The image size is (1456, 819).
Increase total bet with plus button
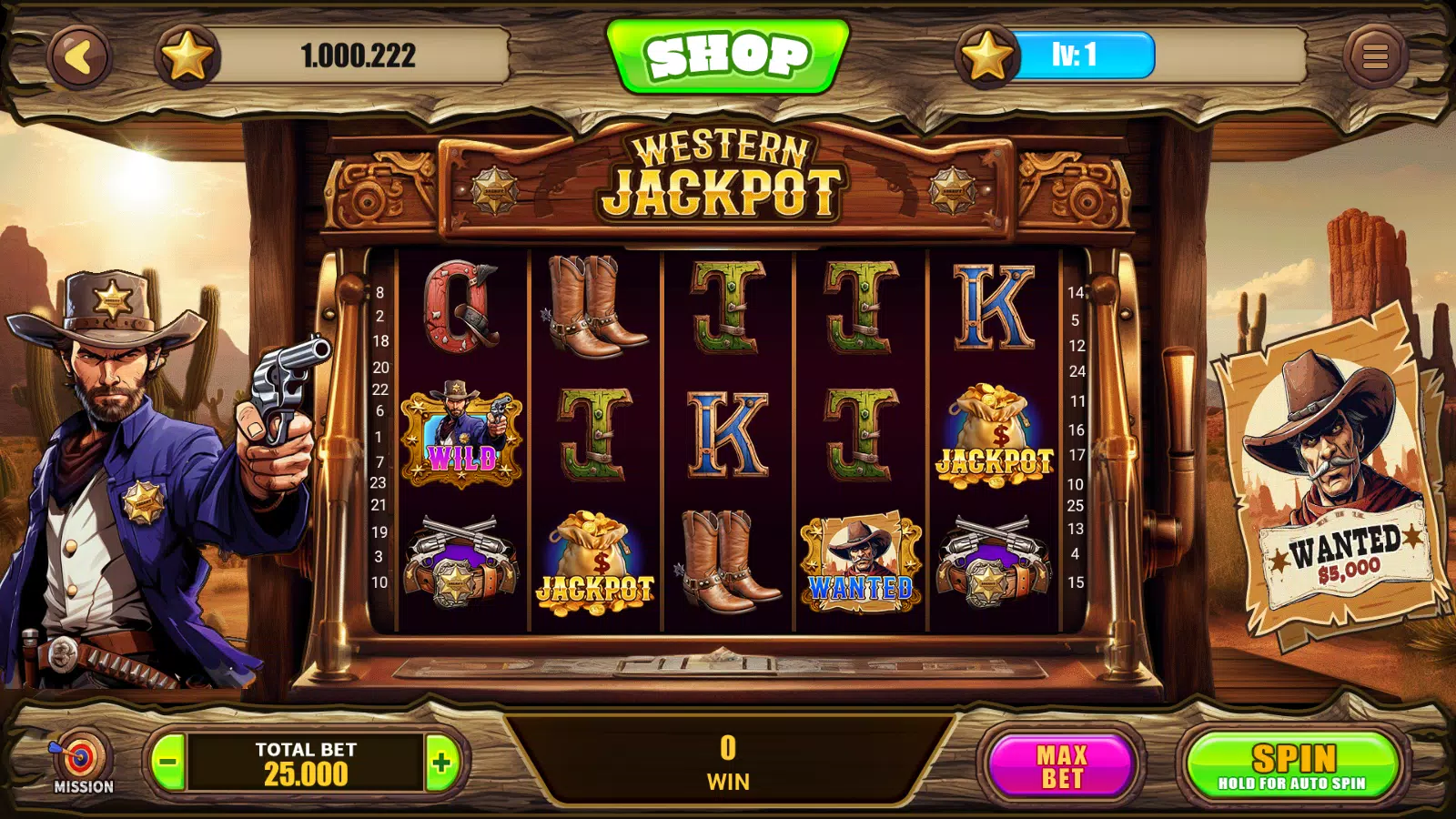pyautogui.click(x=442, y=763)
